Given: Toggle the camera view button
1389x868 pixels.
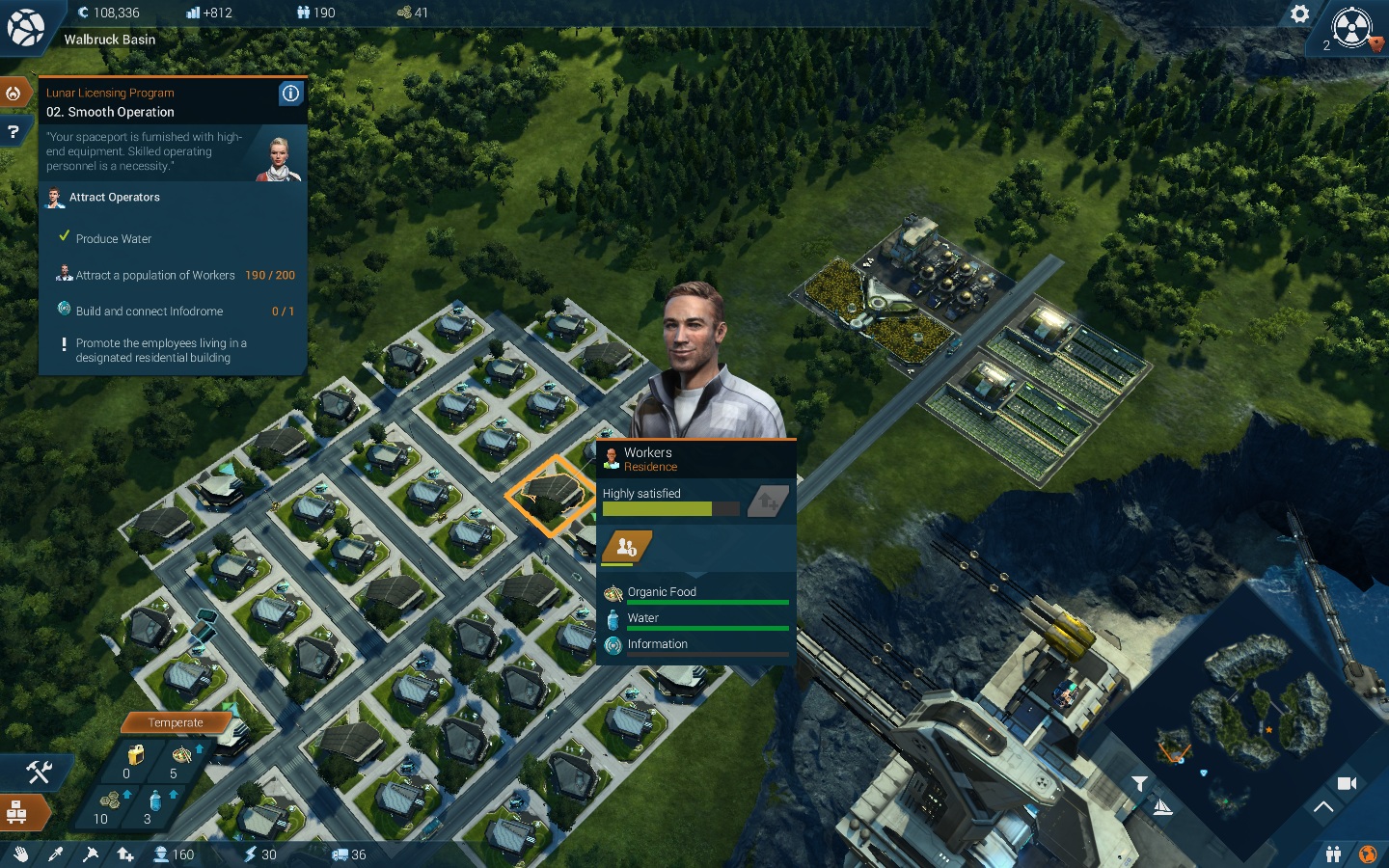Looking at the screenshot, I should (1347, 783).
